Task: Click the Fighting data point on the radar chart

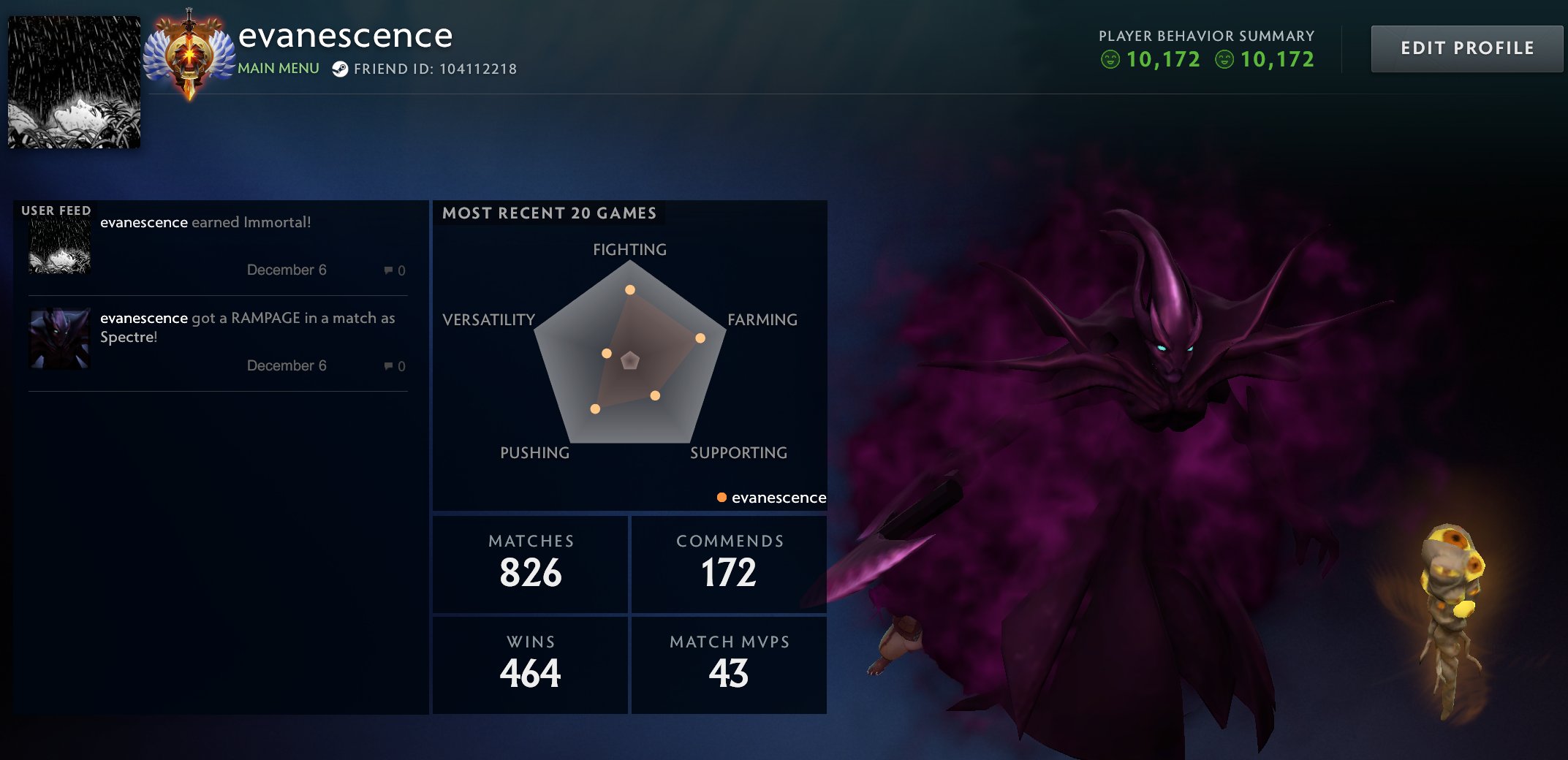Action: (x=629, y=289)
